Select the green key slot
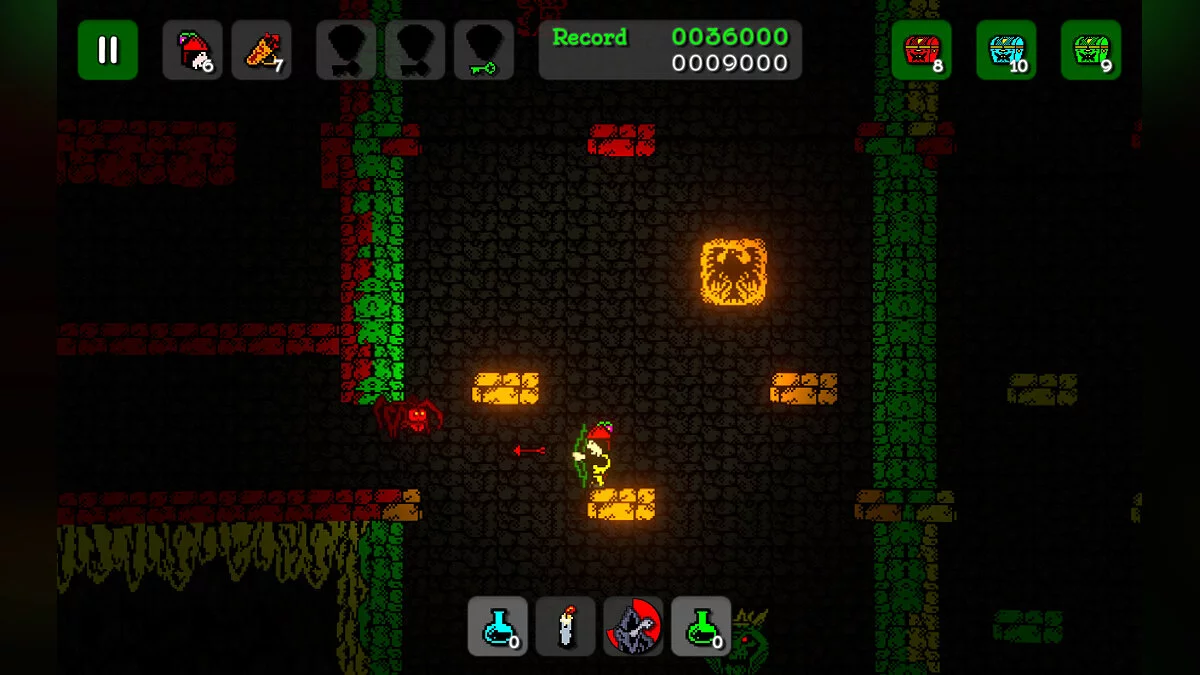This screenshot has height=675, width=1200. [x=484, y=50]
